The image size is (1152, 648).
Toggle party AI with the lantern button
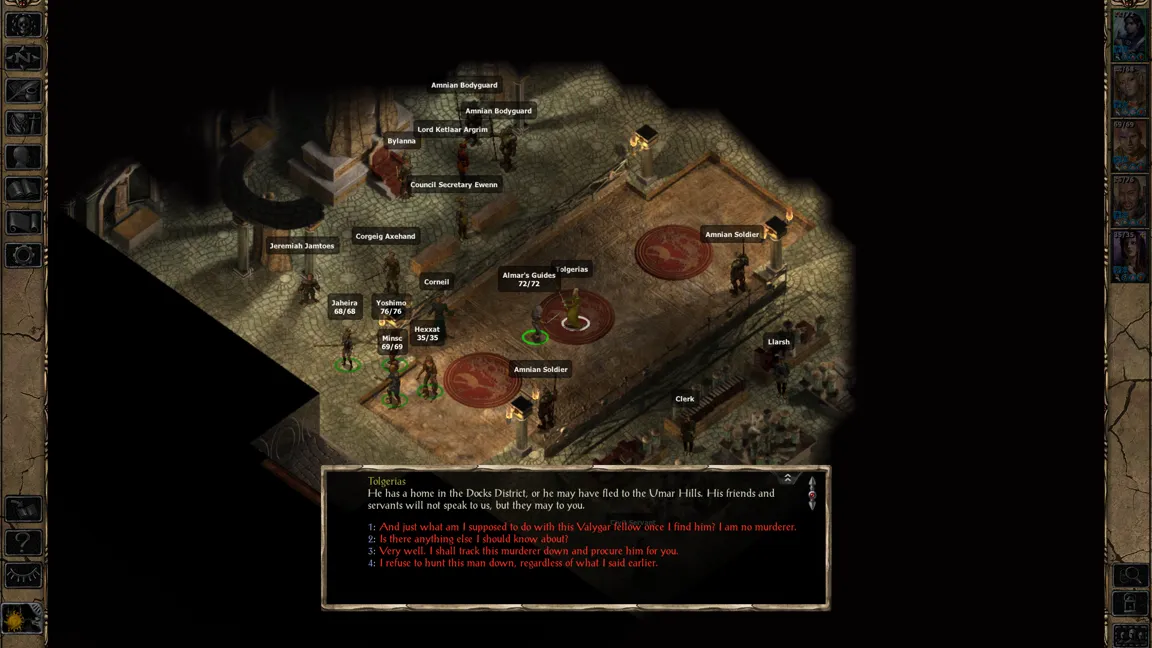[1131, 604]
